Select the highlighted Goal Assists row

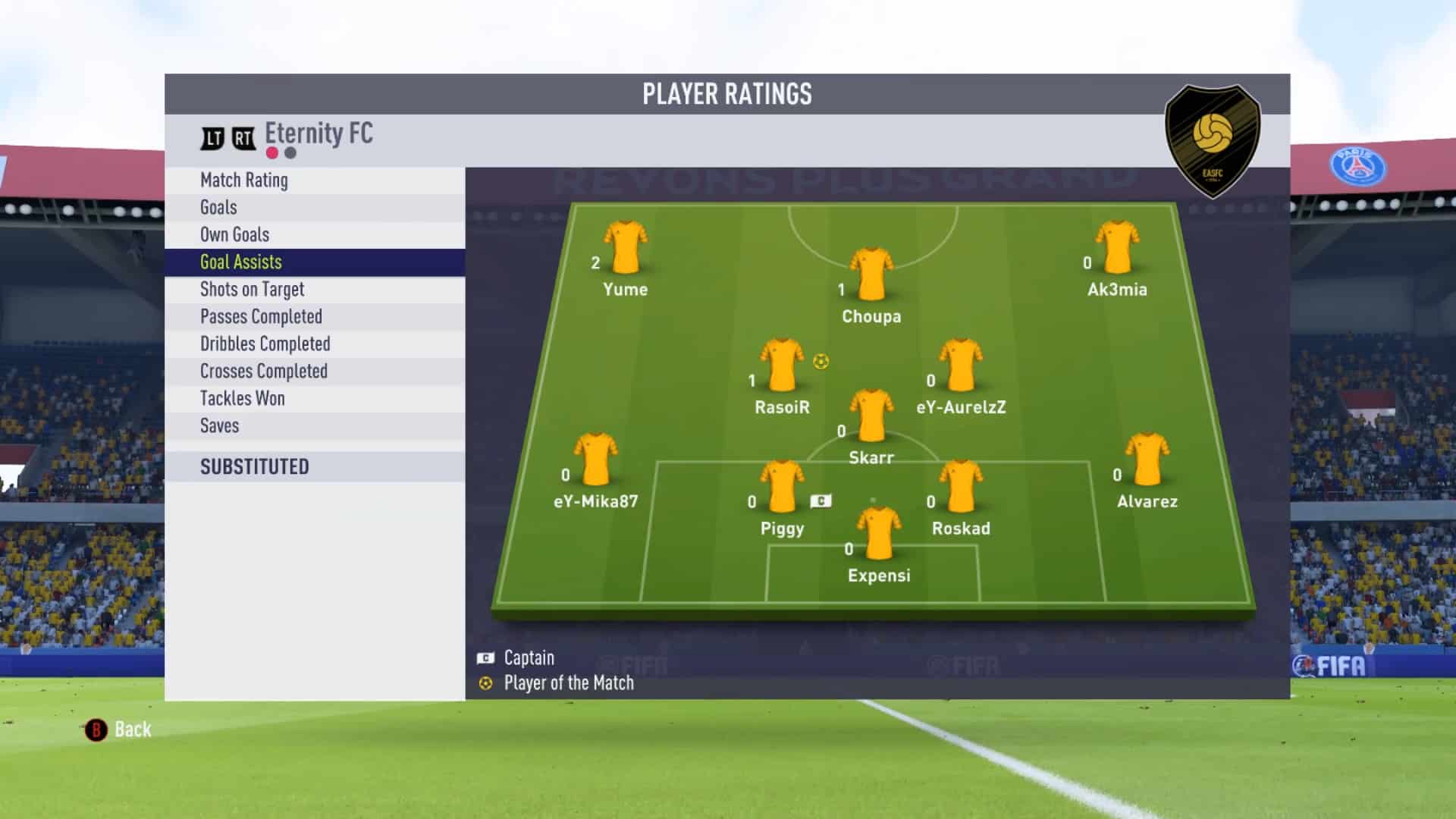[314, 262]
